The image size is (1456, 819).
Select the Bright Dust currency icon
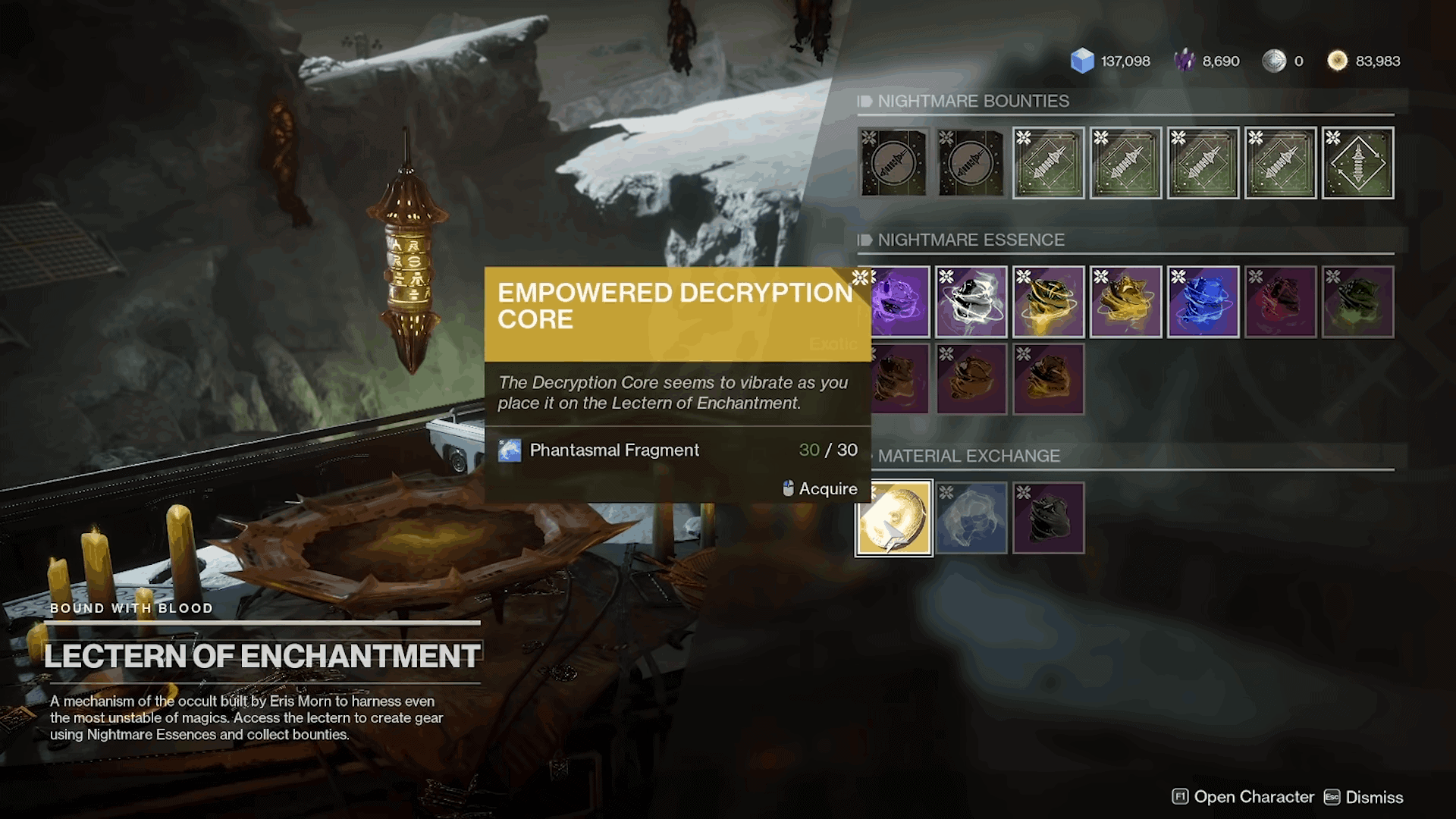click(x=1336, y=61)
